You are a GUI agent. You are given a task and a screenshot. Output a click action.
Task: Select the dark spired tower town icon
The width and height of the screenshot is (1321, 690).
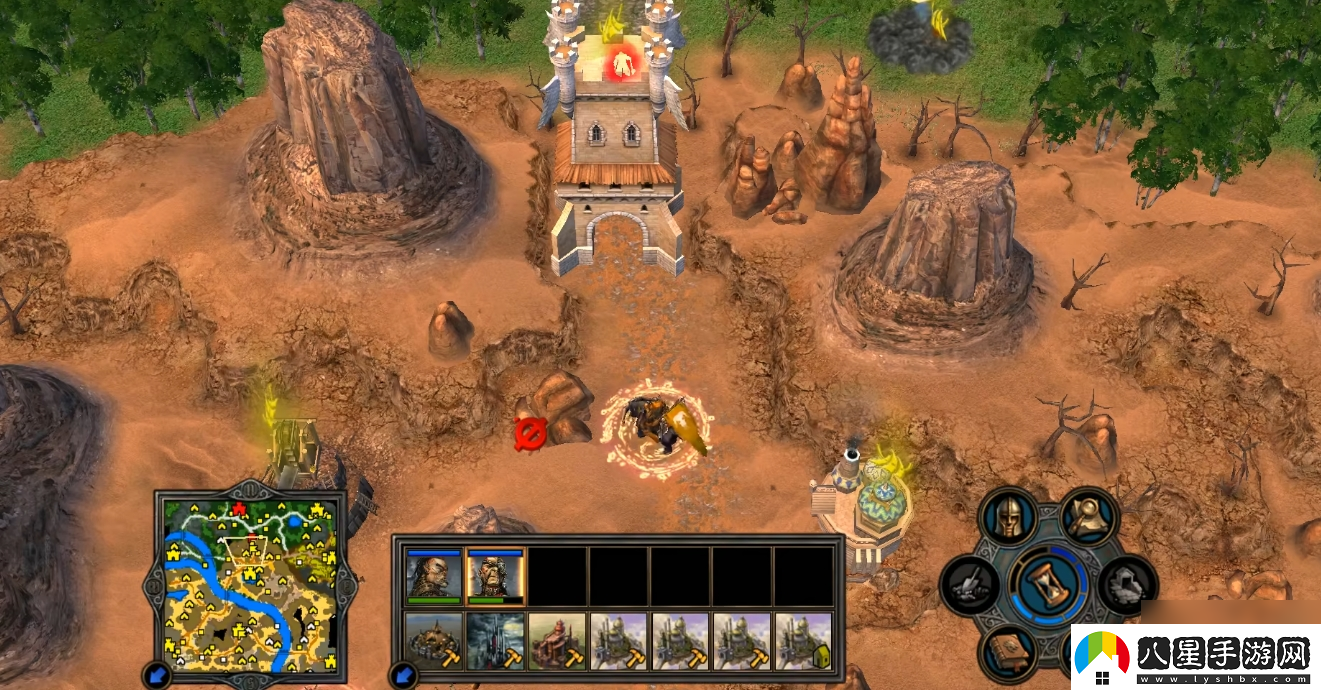(495, 641)
